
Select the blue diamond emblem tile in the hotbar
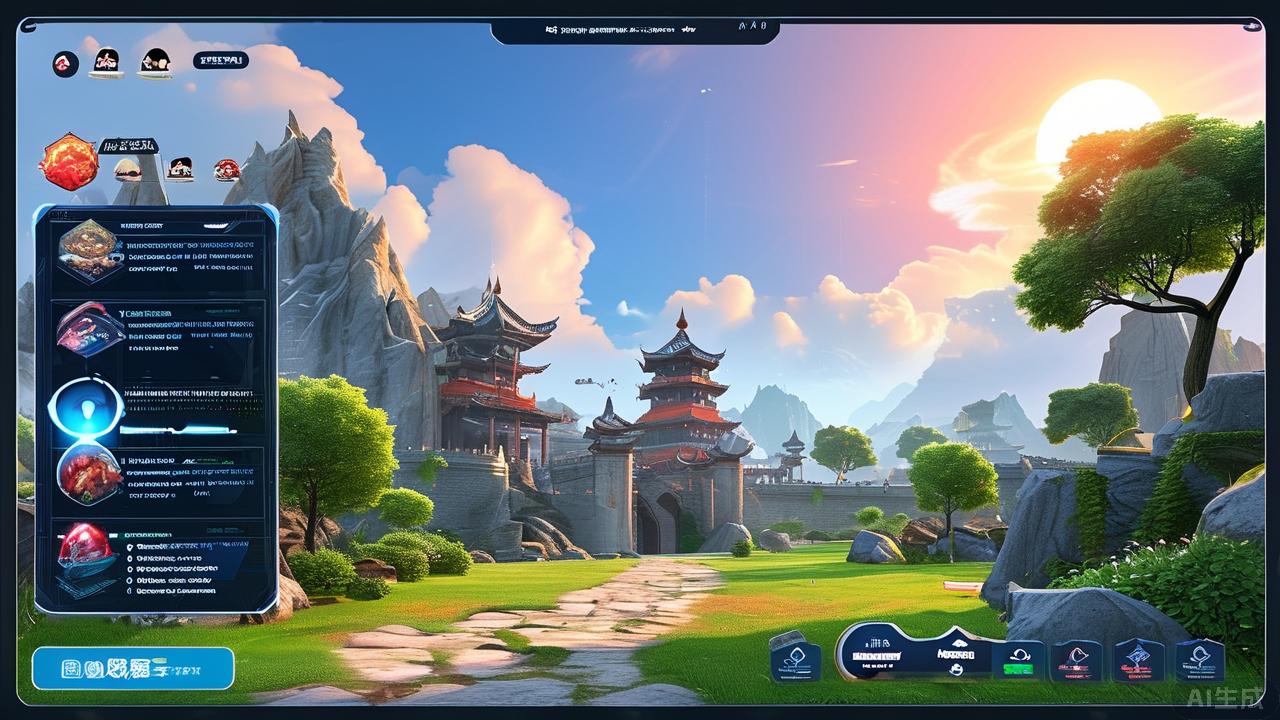pos(1138,660)
